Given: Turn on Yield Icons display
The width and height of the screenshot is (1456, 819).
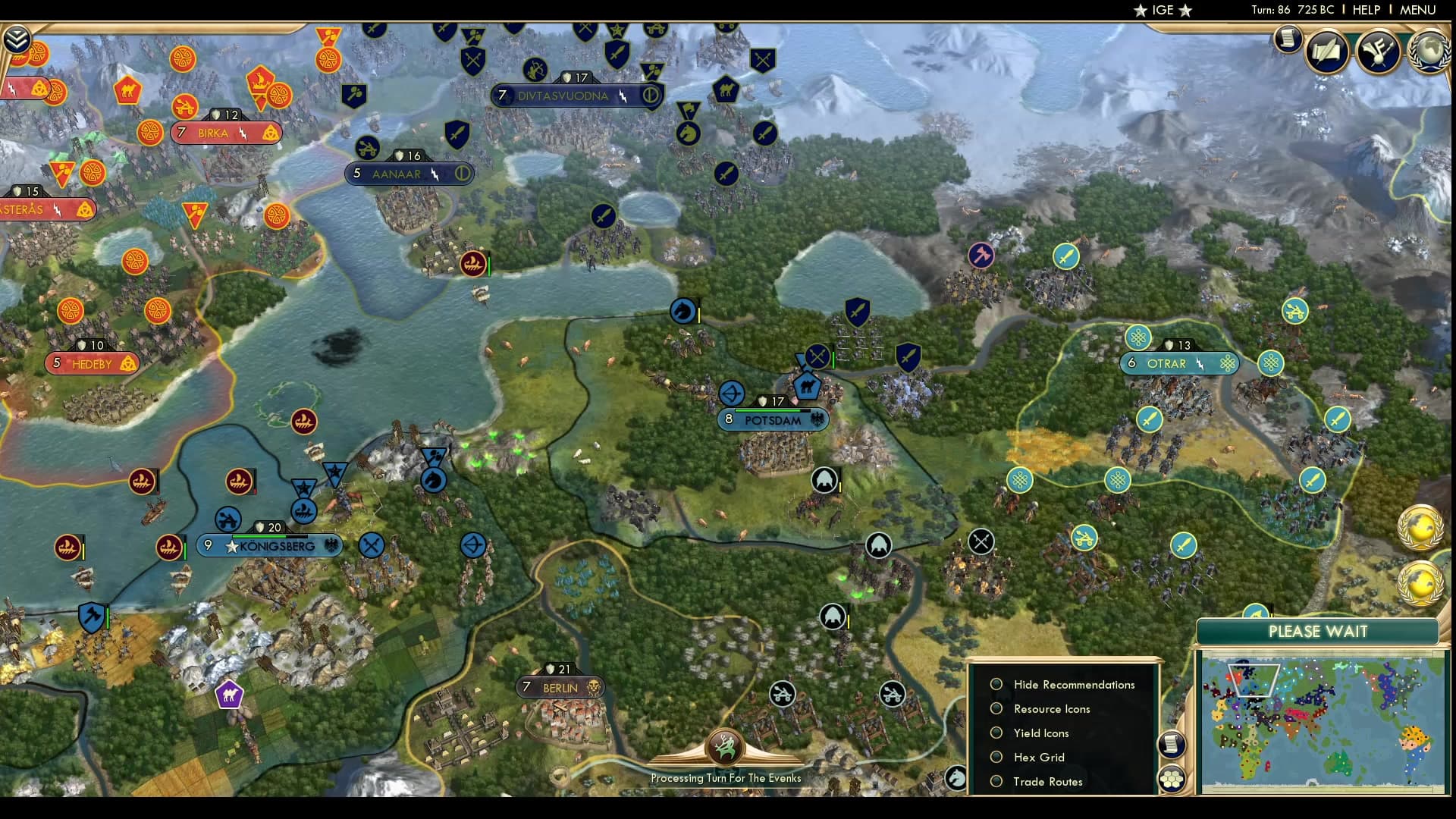Looking at the screenshot, I should (996, 733).
